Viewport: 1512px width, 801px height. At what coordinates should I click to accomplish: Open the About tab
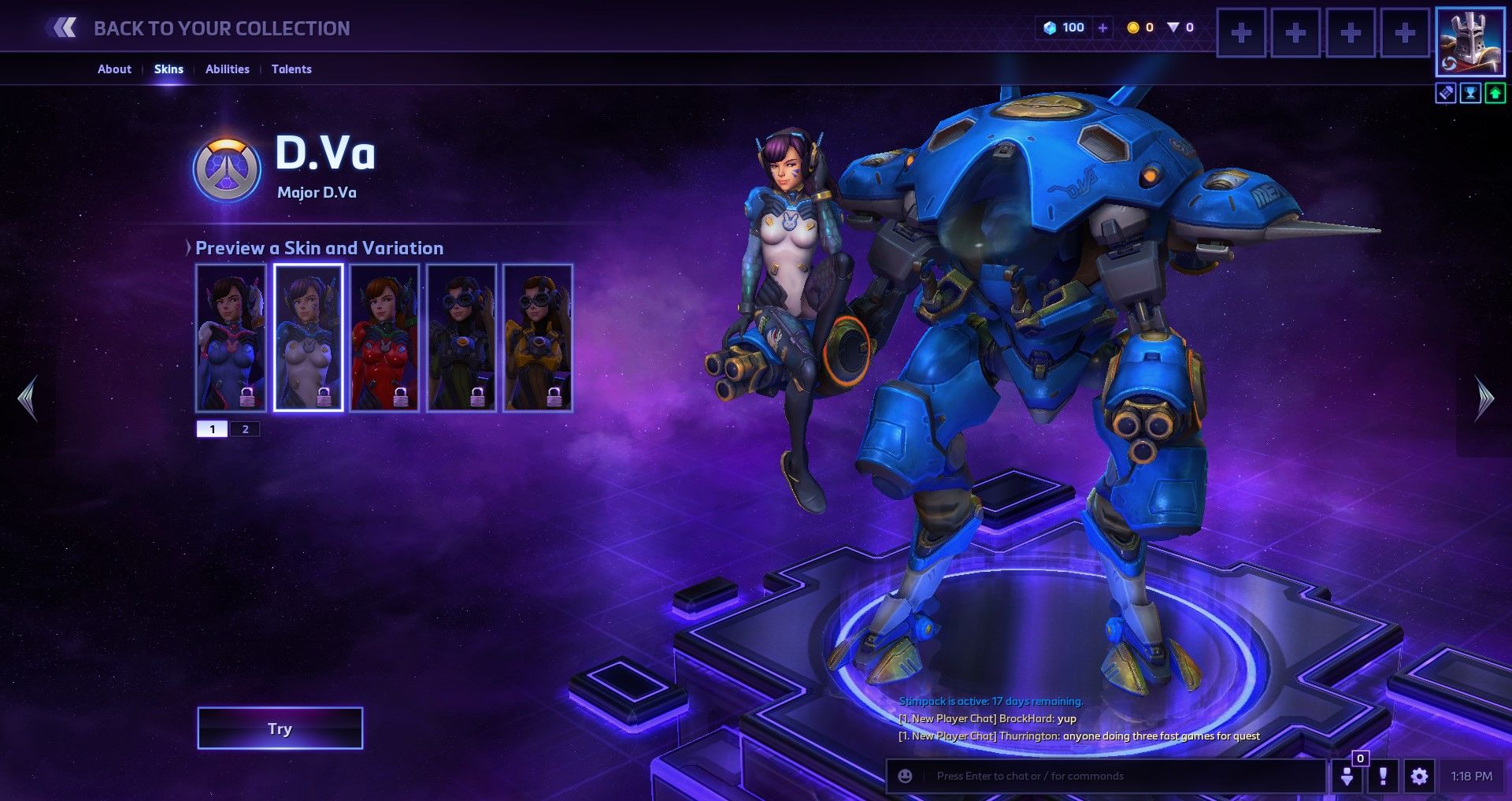point(114,69)
